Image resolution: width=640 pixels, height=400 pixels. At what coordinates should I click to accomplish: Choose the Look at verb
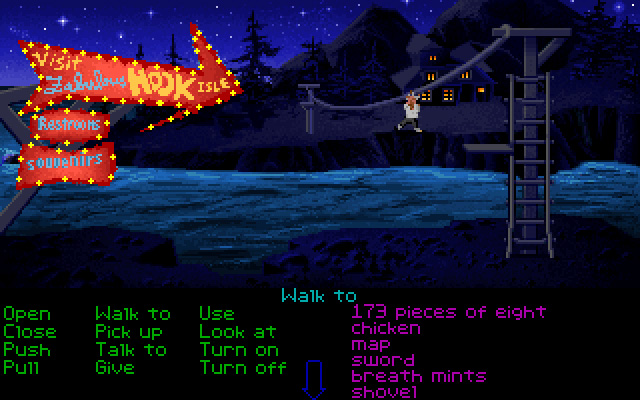[238, 331]
